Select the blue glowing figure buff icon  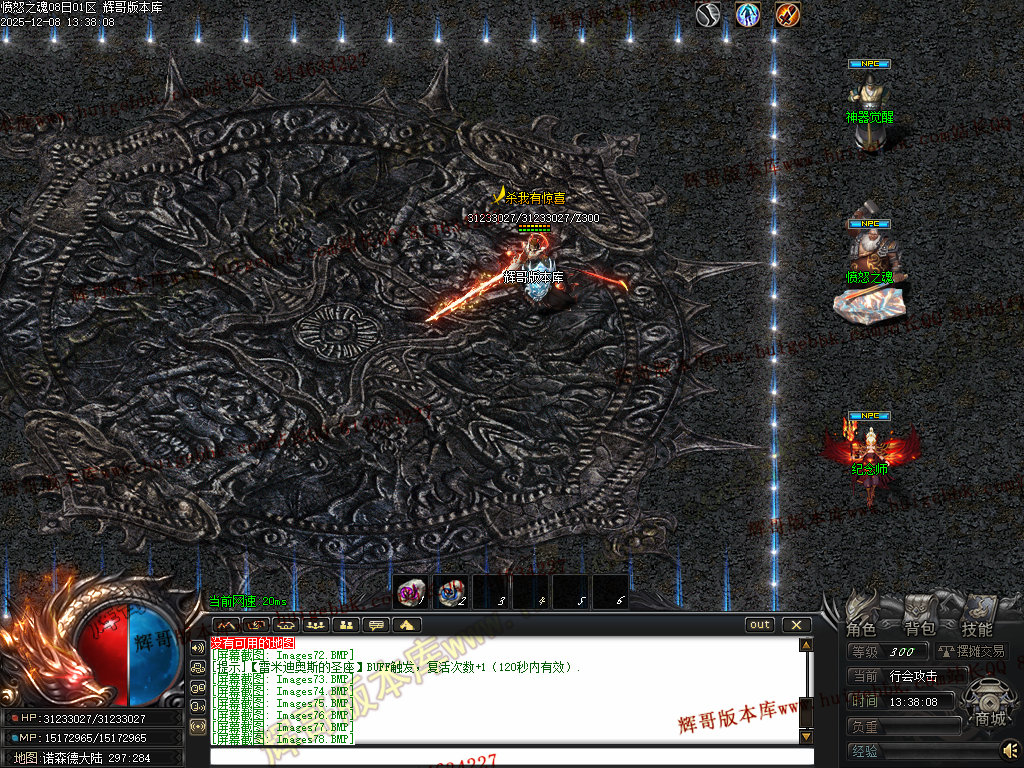(x=747, y=15)
